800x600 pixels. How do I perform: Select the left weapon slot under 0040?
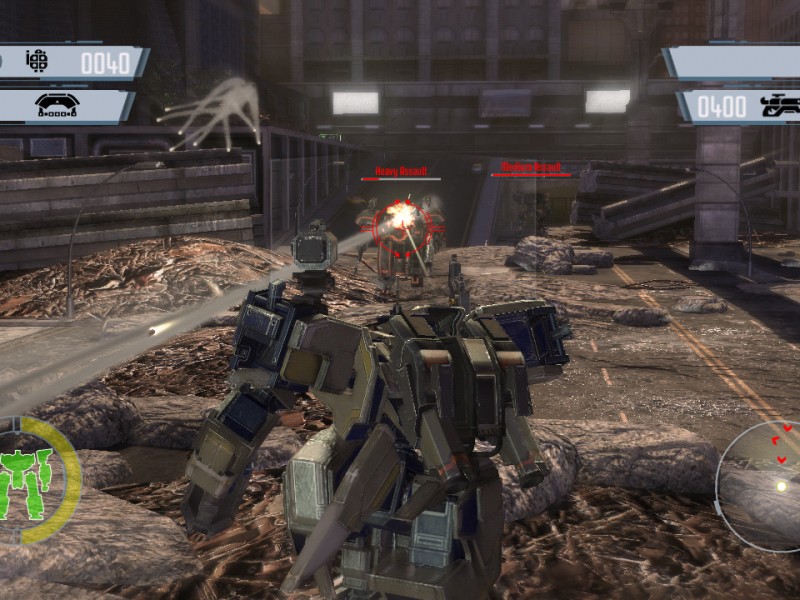64,106
